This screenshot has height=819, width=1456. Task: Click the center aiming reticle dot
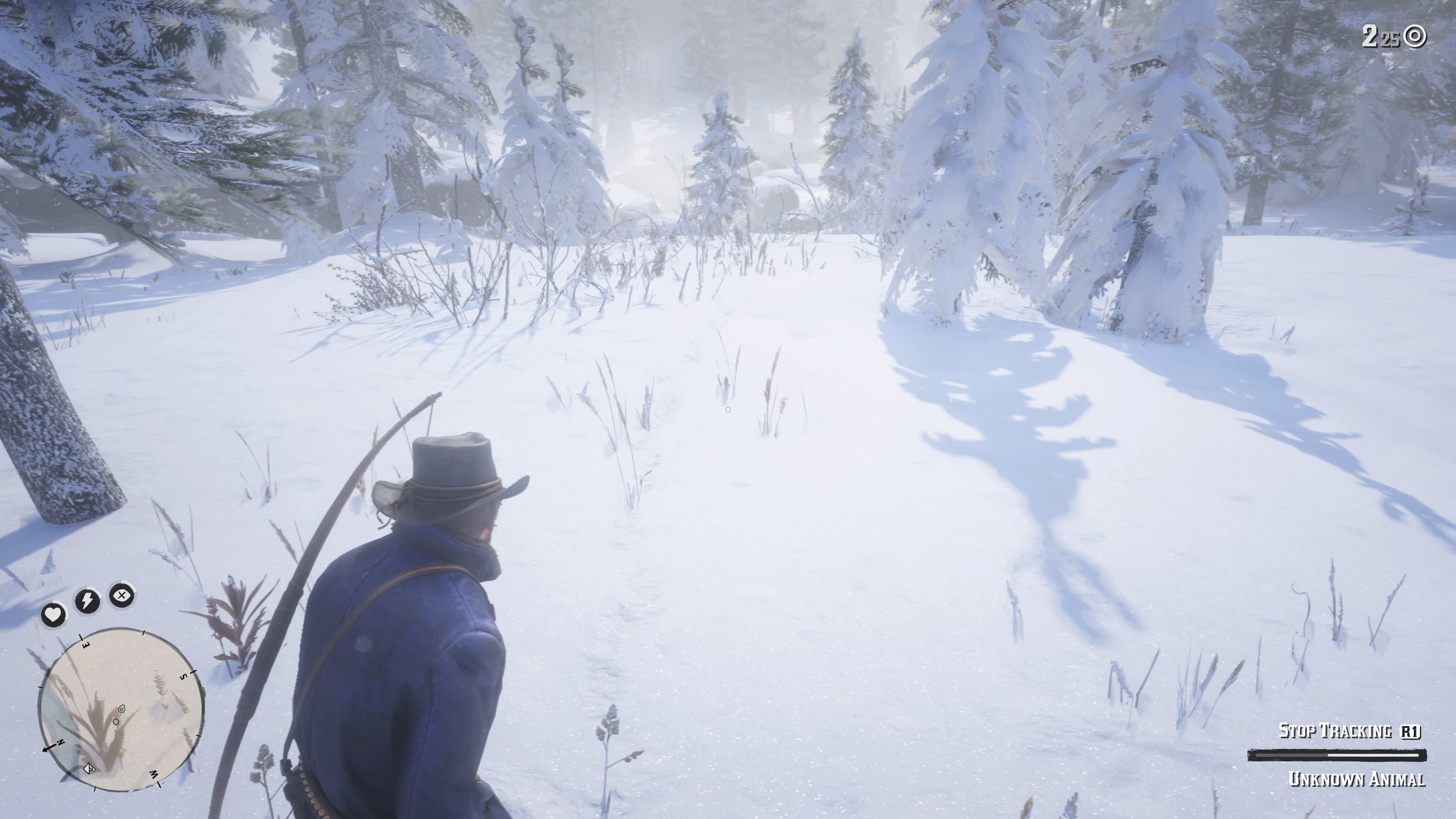728,409
